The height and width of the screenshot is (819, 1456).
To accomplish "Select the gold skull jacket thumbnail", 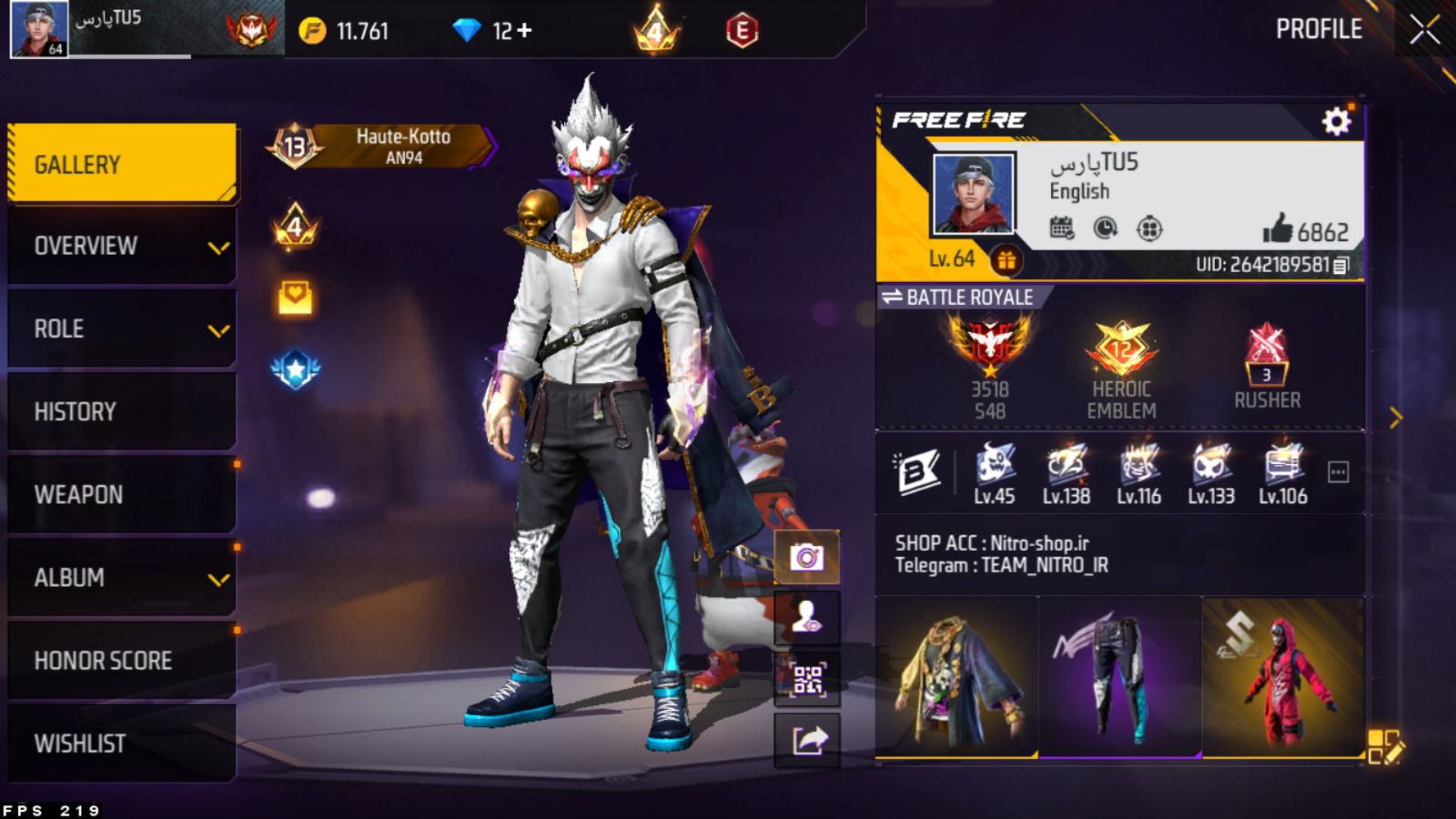I will (956, 677).
